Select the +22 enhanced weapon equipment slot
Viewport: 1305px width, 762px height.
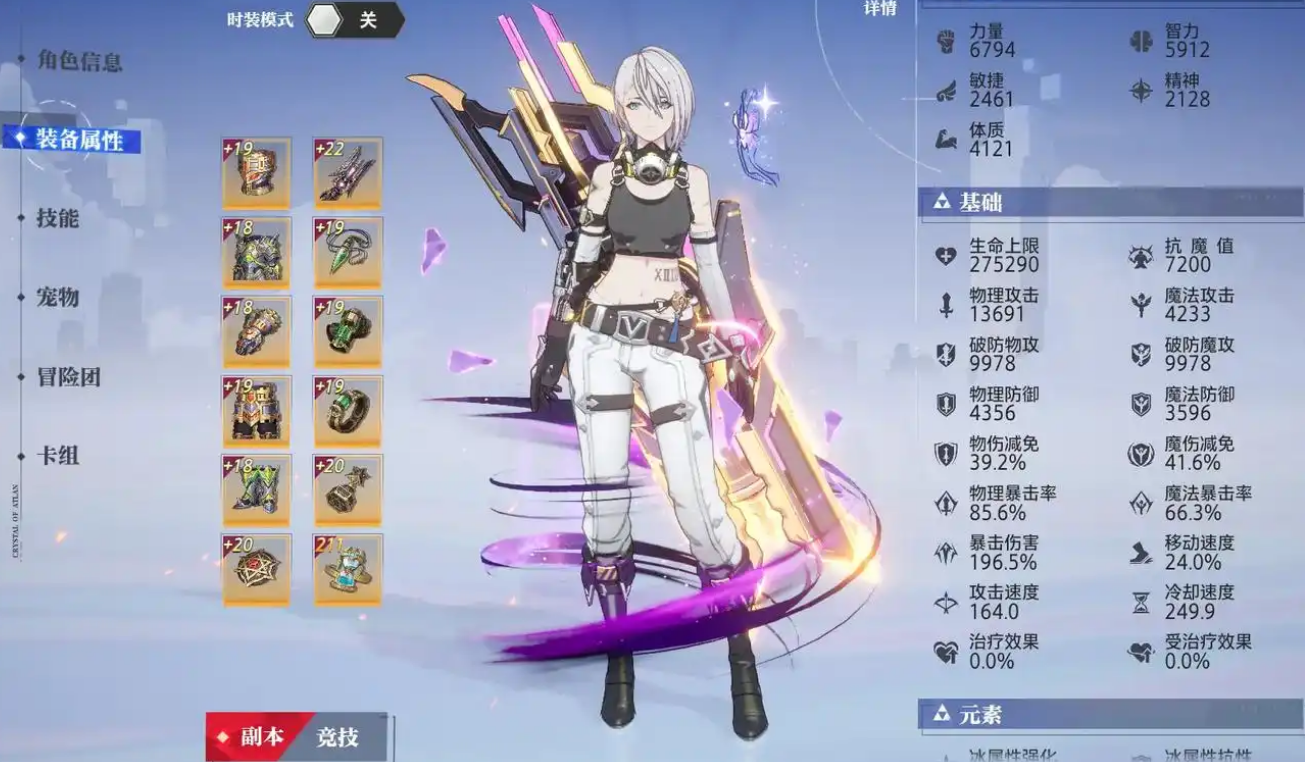(348, 170)
